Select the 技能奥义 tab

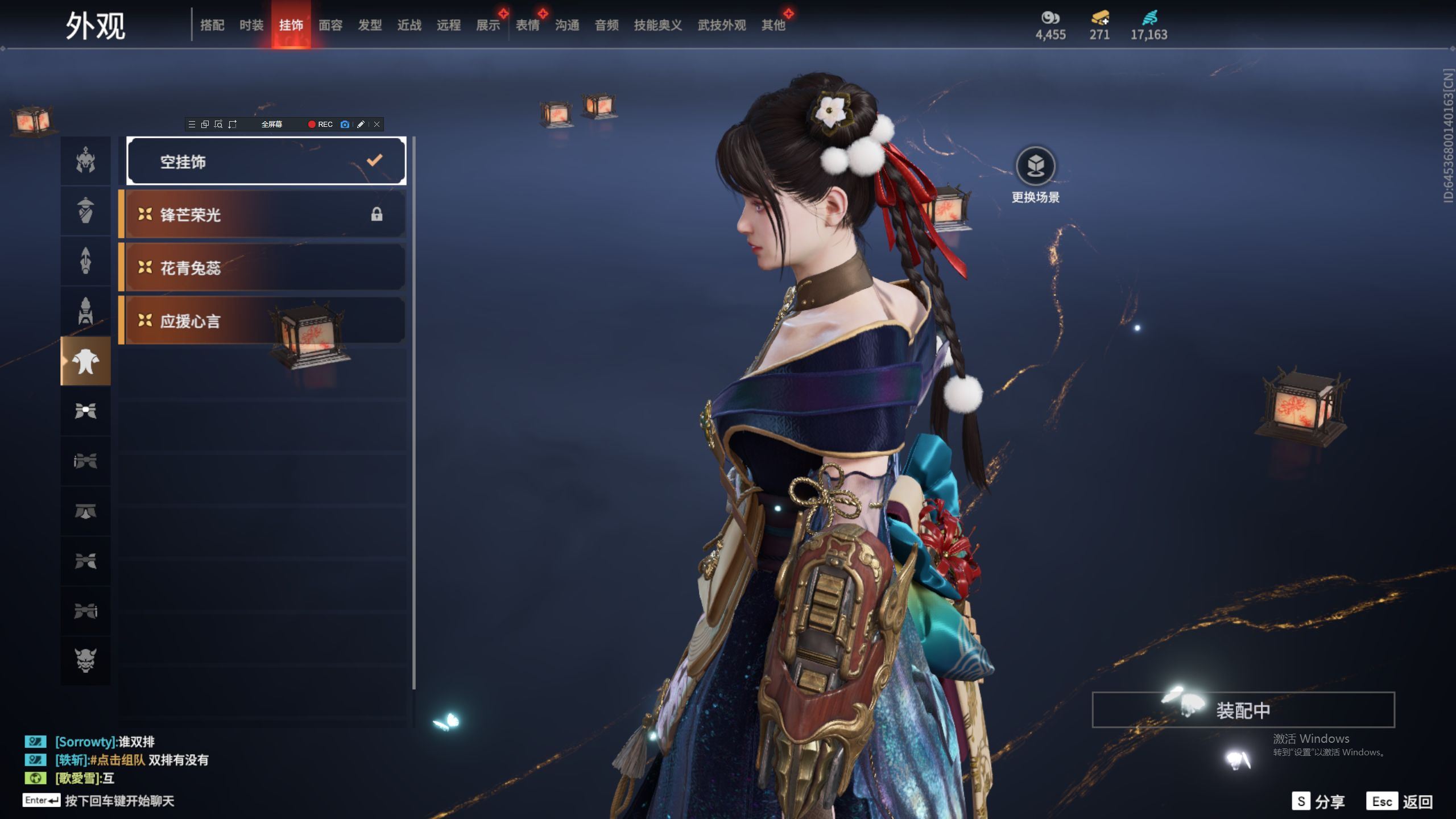coord(658,25)
